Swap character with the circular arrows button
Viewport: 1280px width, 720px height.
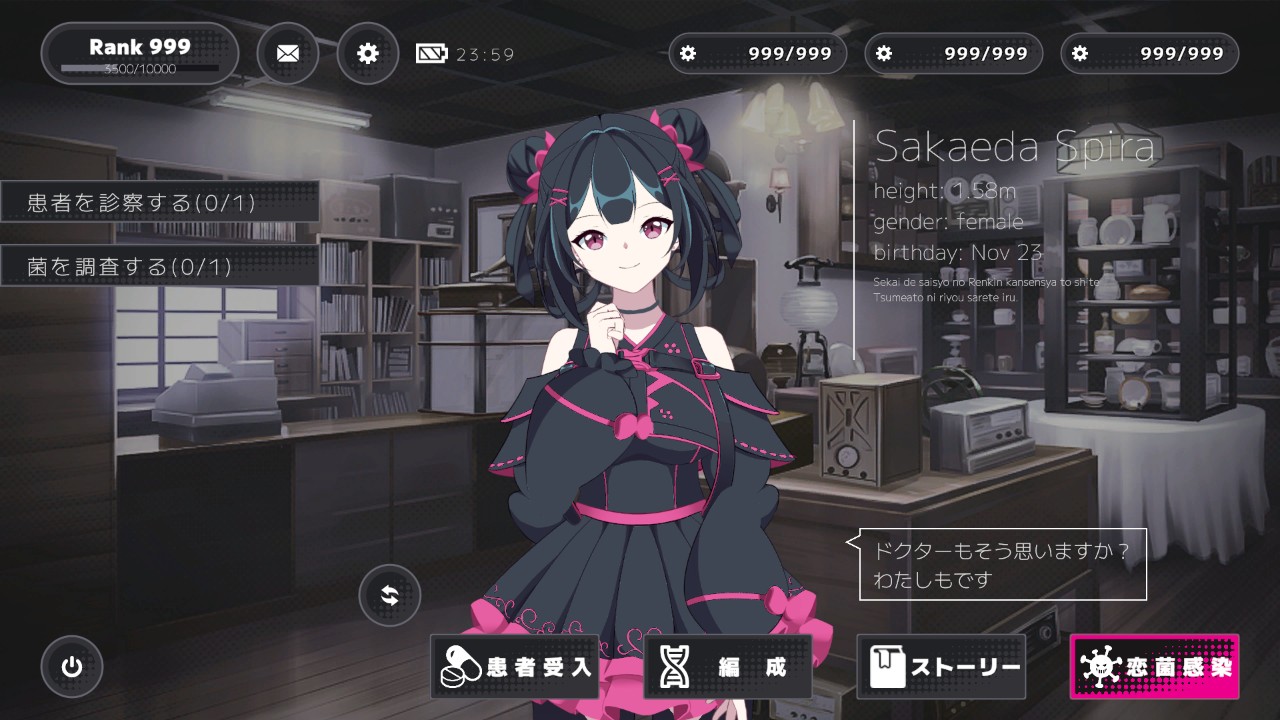pos(390,596)
